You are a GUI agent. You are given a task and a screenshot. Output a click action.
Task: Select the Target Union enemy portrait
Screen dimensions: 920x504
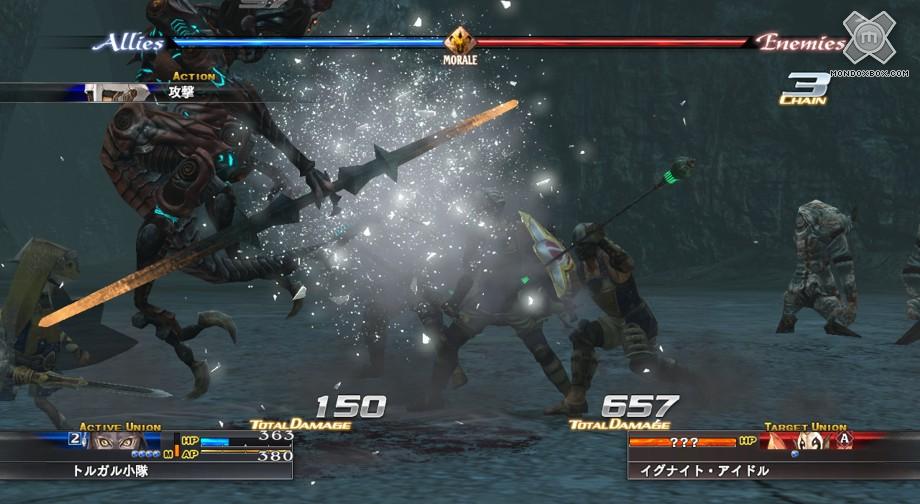tap(799, 441)
